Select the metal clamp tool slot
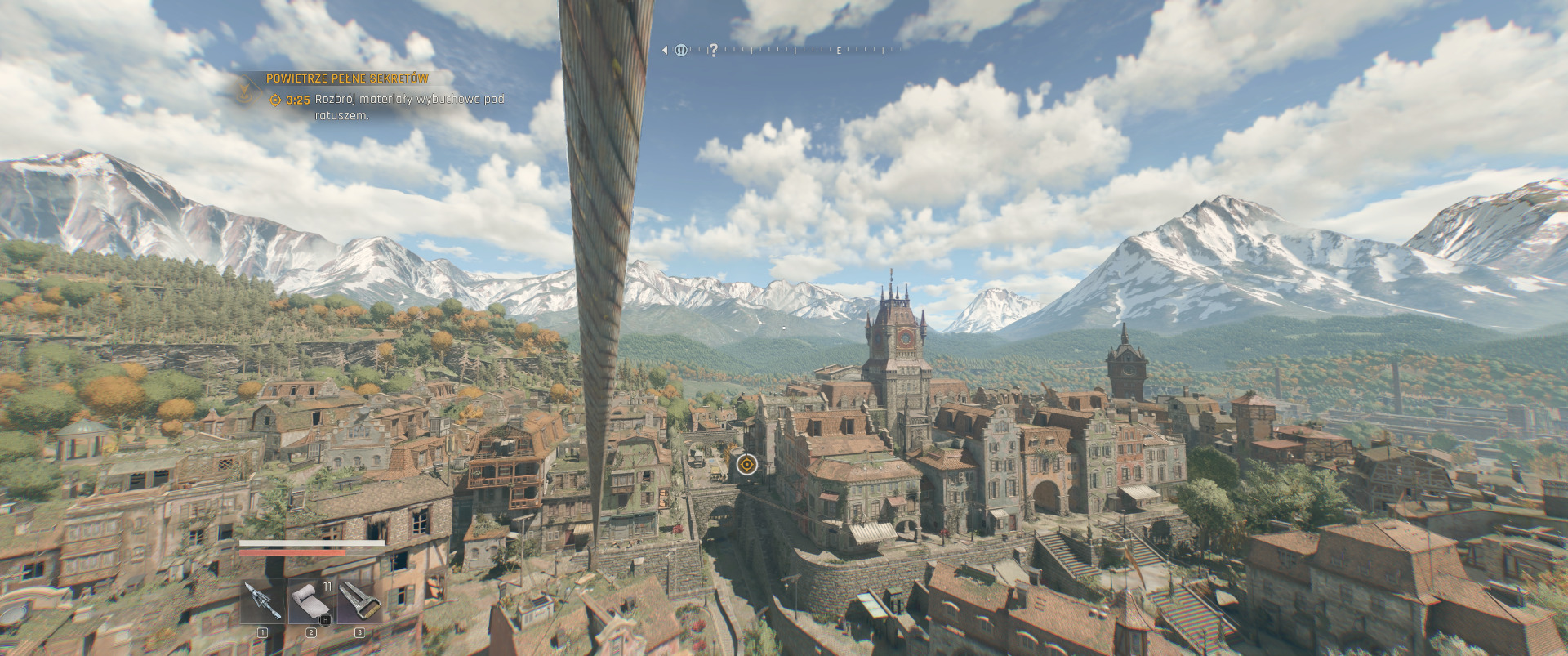This screenshot has height=656, width=1568. coord(359,601)
